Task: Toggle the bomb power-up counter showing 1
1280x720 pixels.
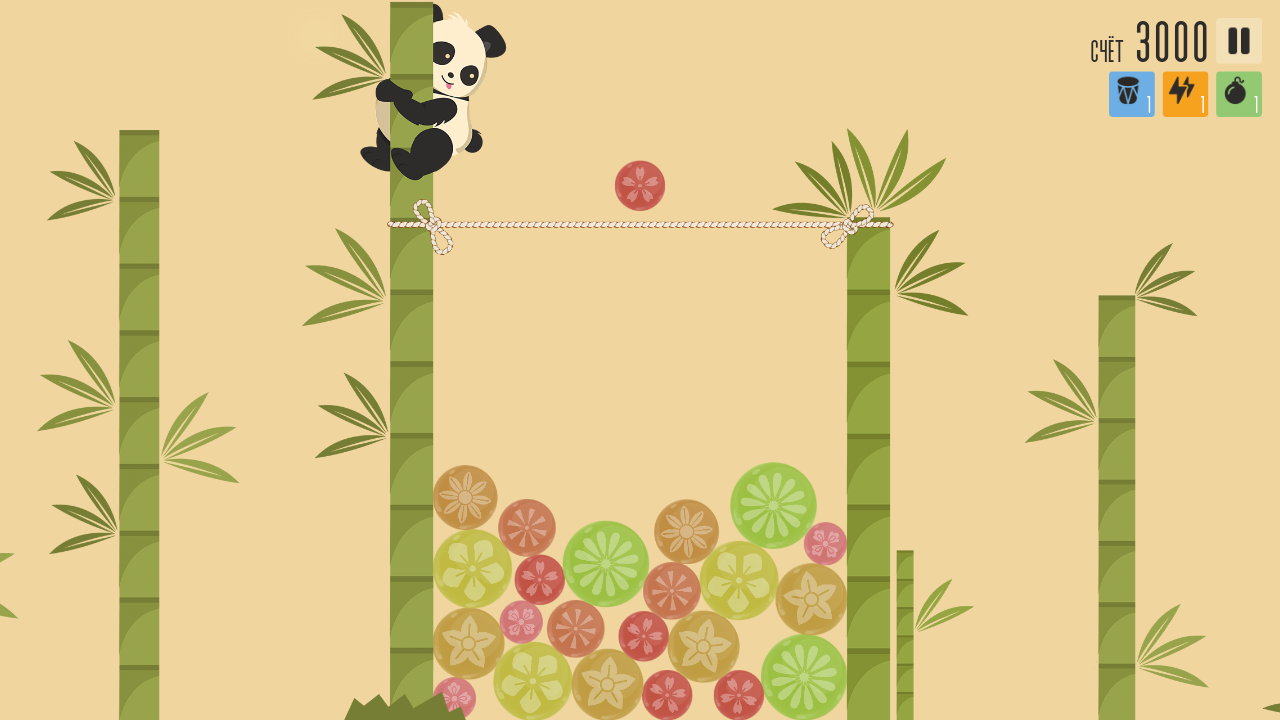Action: click(1256, 106)
